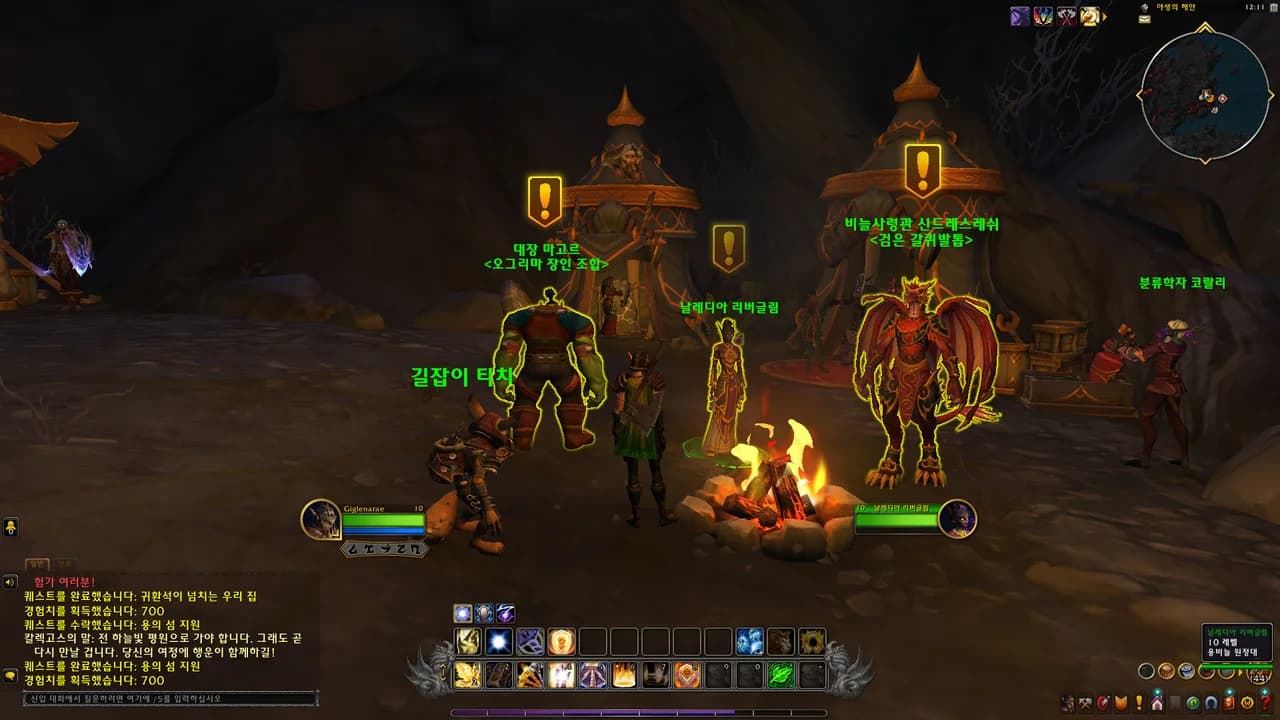
Task: Activate the white starburst ability
Action: point(499,642)
